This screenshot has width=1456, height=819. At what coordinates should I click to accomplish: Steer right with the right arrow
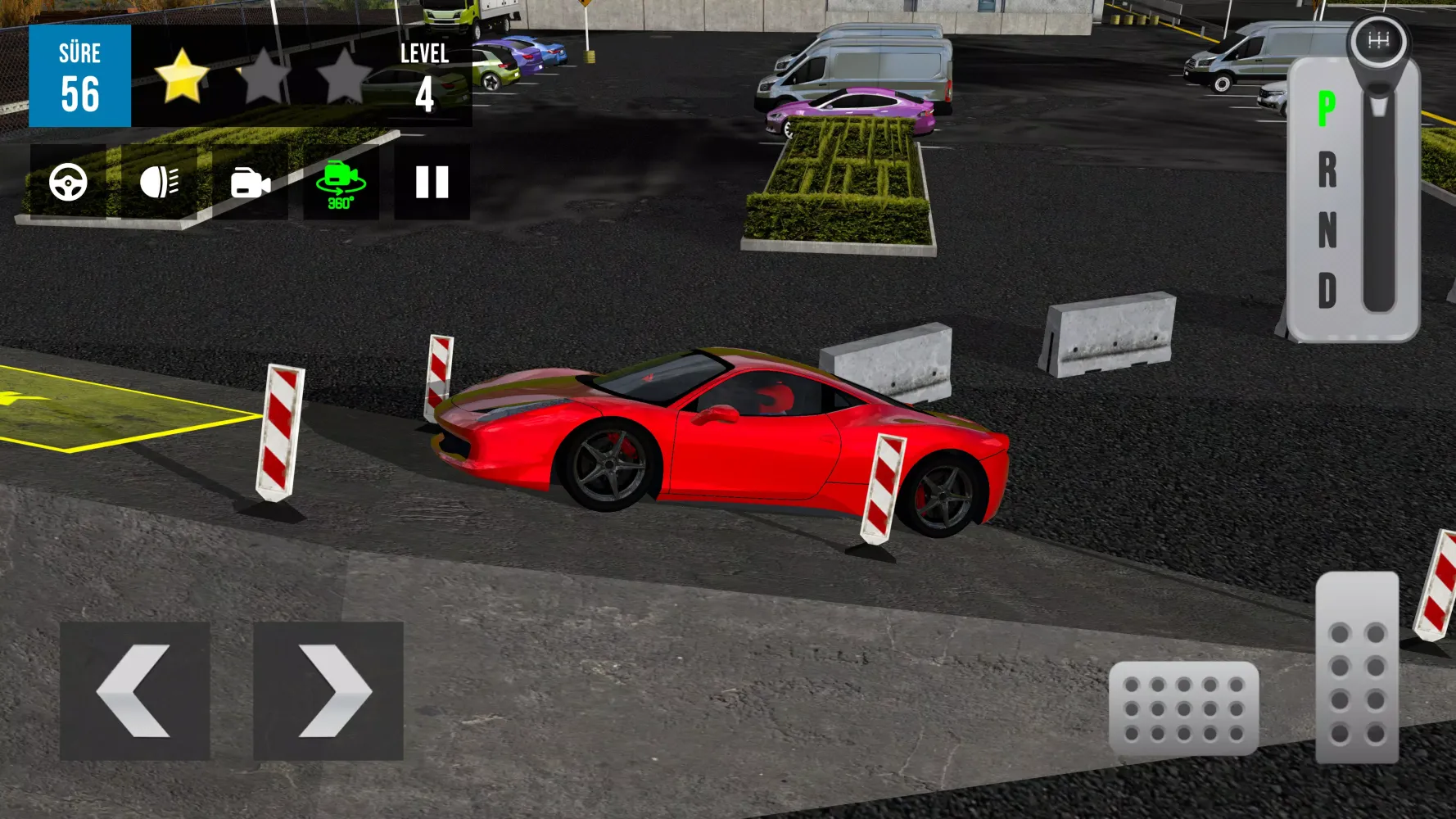pos(328,690)
